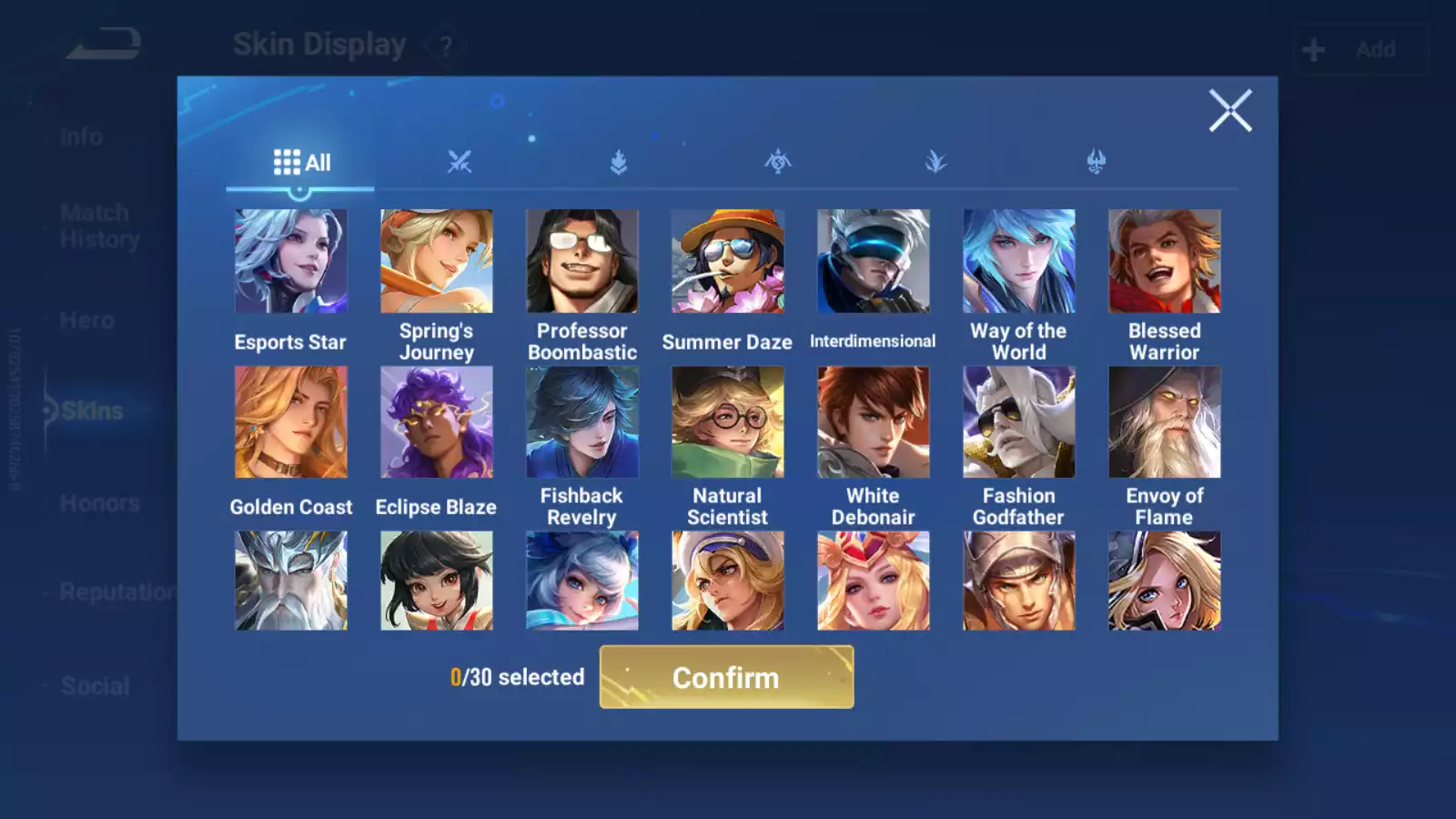Choose the Spring's Journey skin

[437, 261]
